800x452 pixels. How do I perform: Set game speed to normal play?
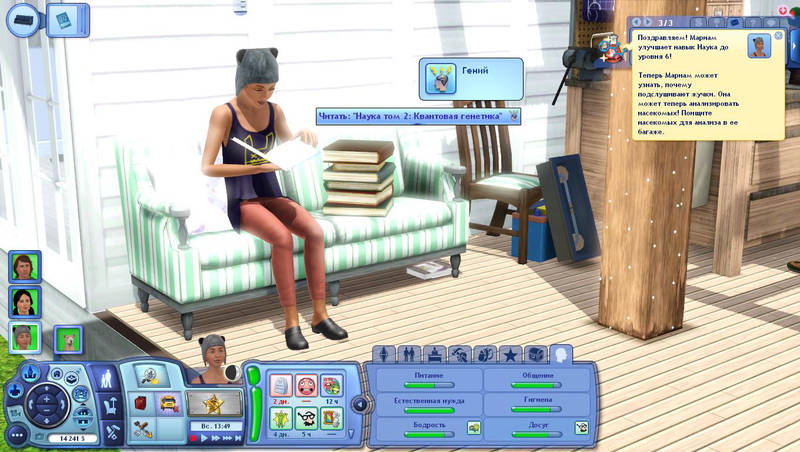206,437
